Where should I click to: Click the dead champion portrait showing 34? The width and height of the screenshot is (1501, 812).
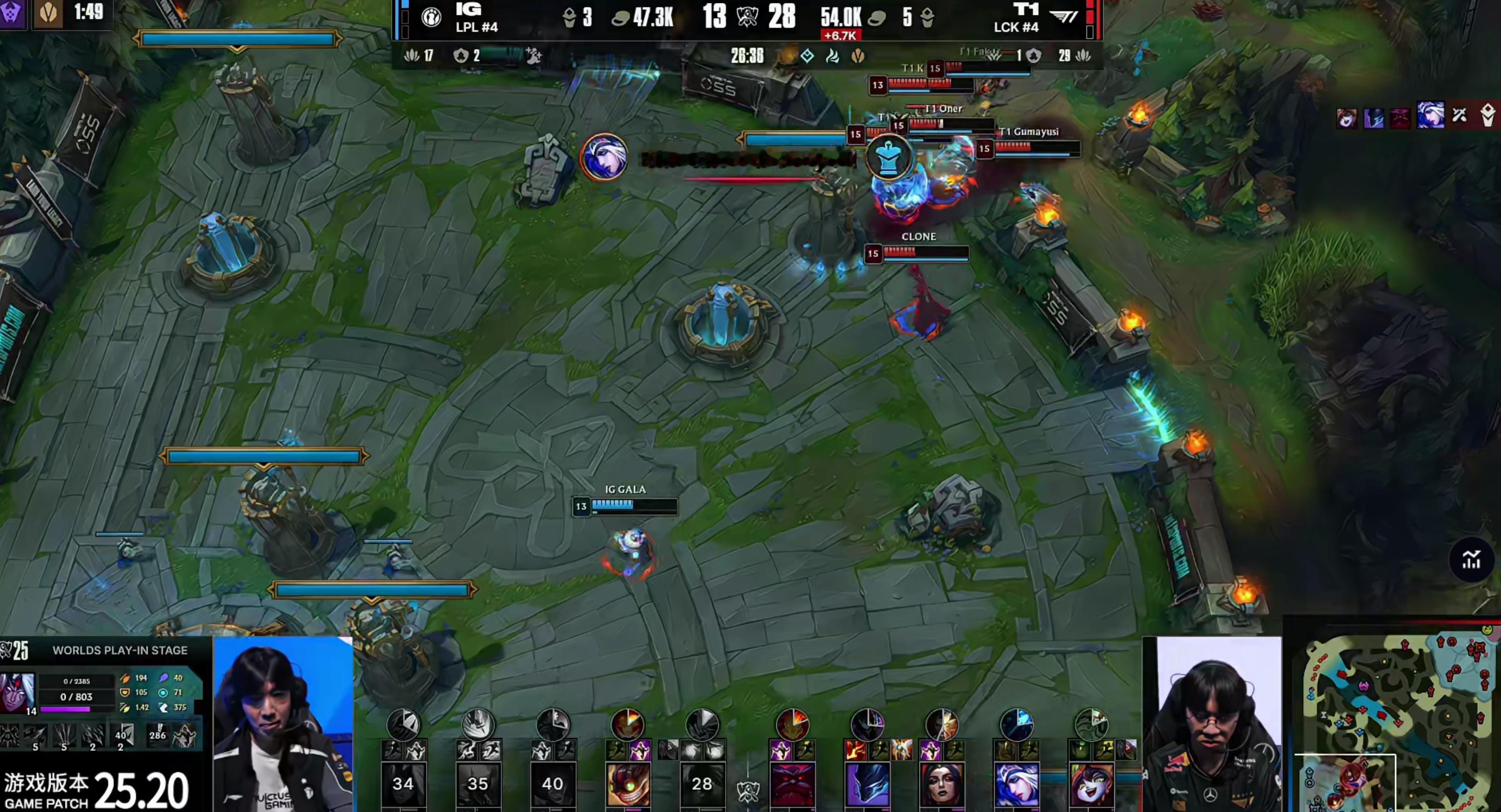403,784
